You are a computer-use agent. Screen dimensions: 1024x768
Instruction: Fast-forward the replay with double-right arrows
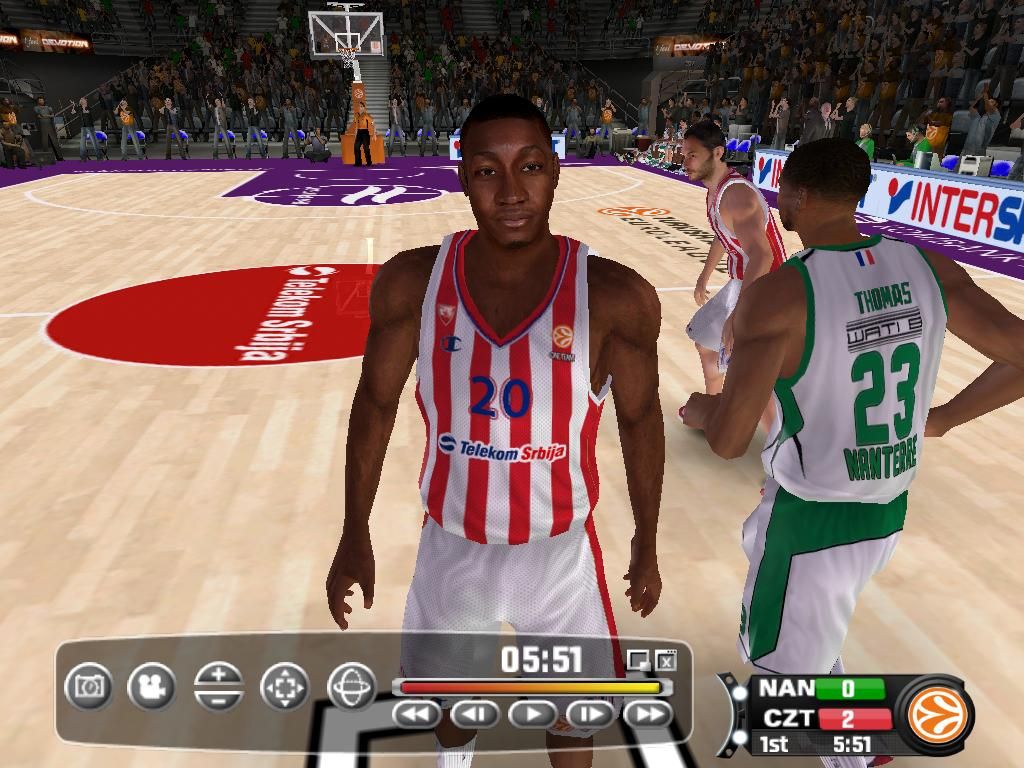pyautogui.click(x=647, y=714)
